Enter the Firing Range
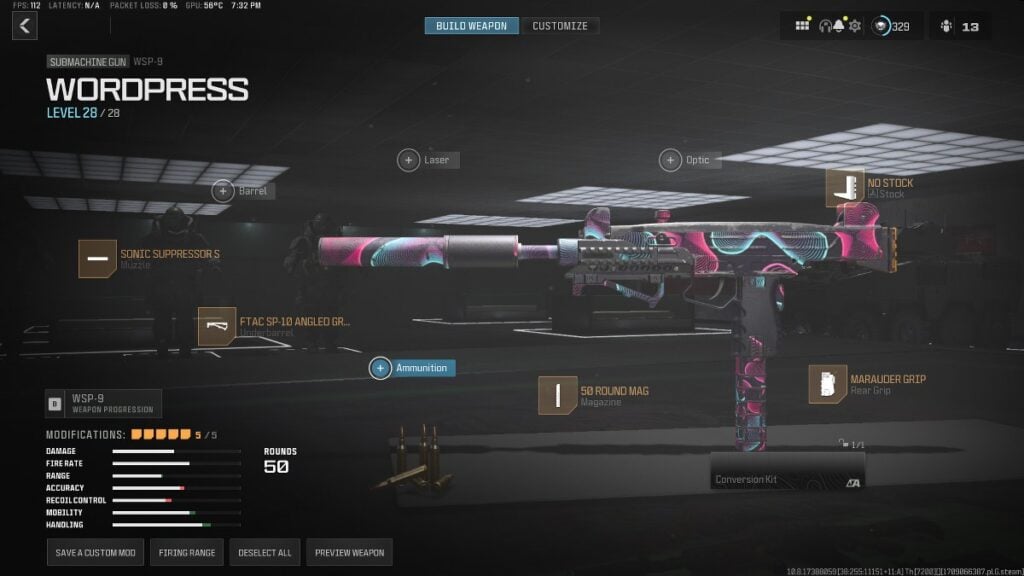 tap(187, 552)
